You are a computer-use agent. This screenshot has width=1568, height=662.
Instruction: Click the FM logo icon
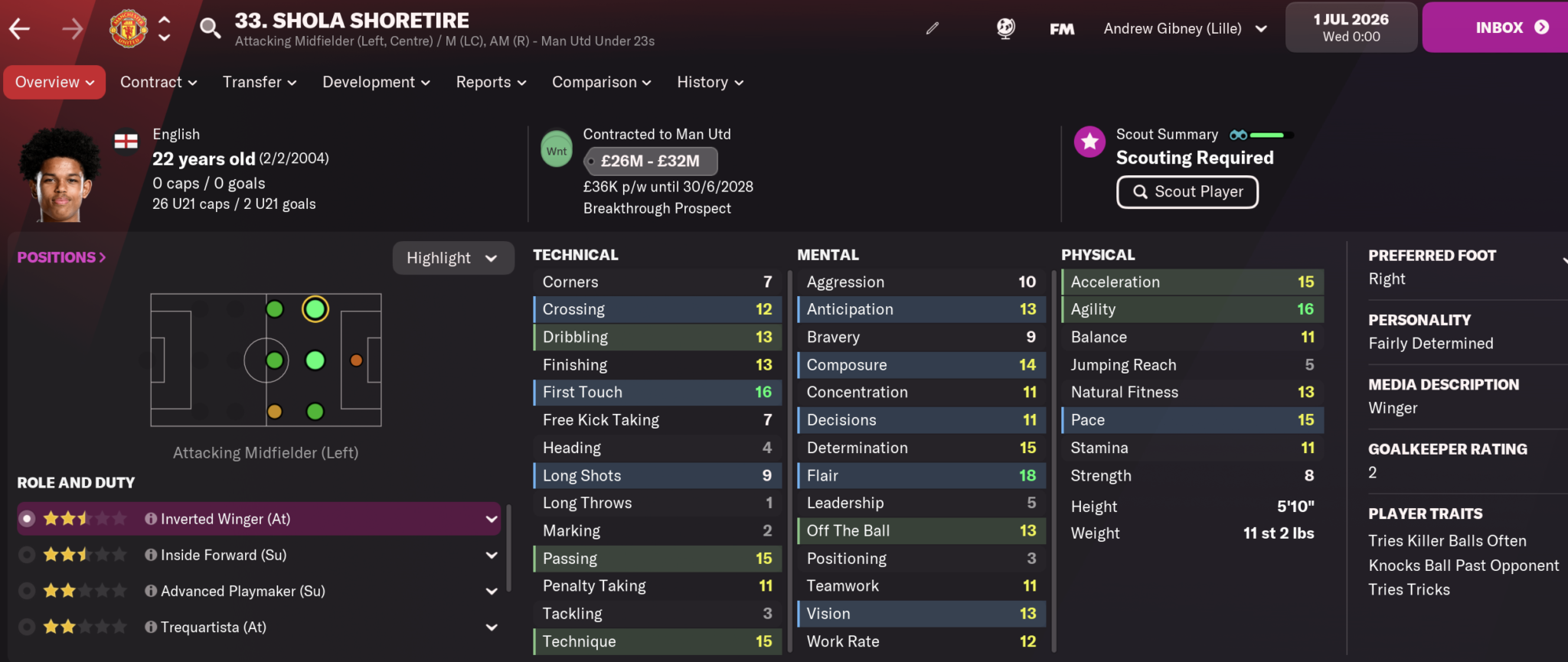[1061, 28]
